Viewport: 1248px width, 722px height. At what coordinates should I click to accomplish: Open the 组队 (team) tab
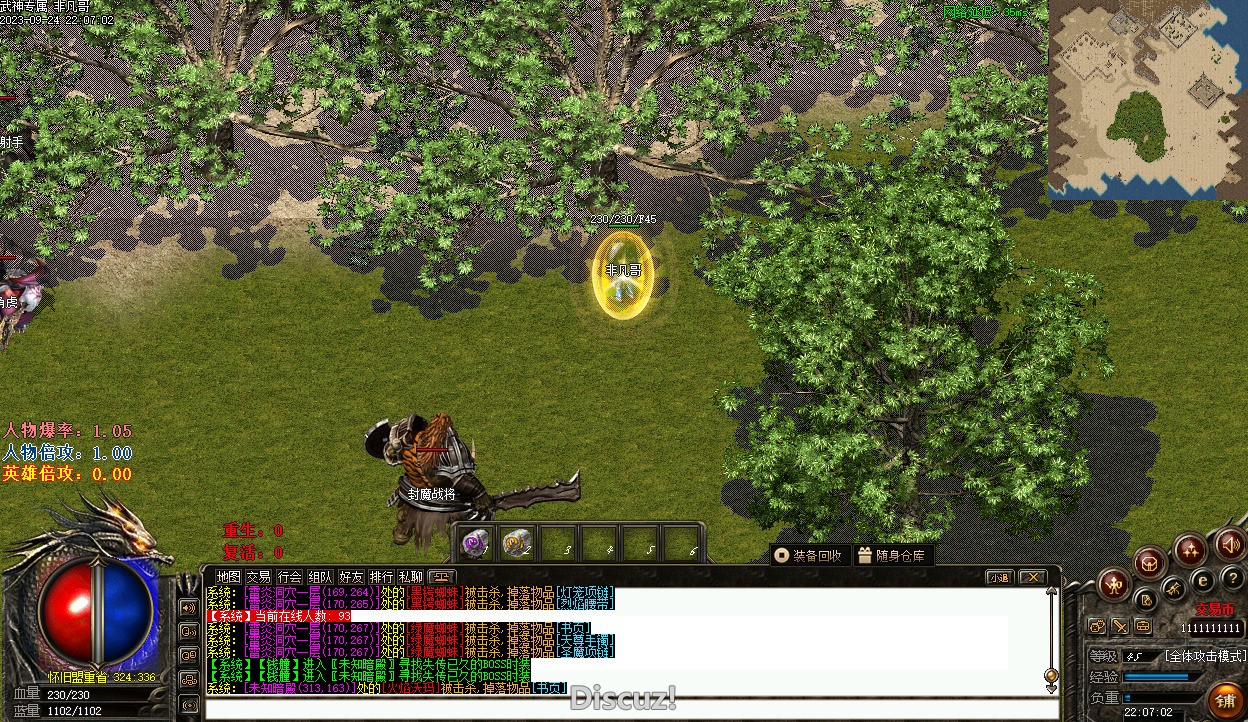[x=320, y=577]
